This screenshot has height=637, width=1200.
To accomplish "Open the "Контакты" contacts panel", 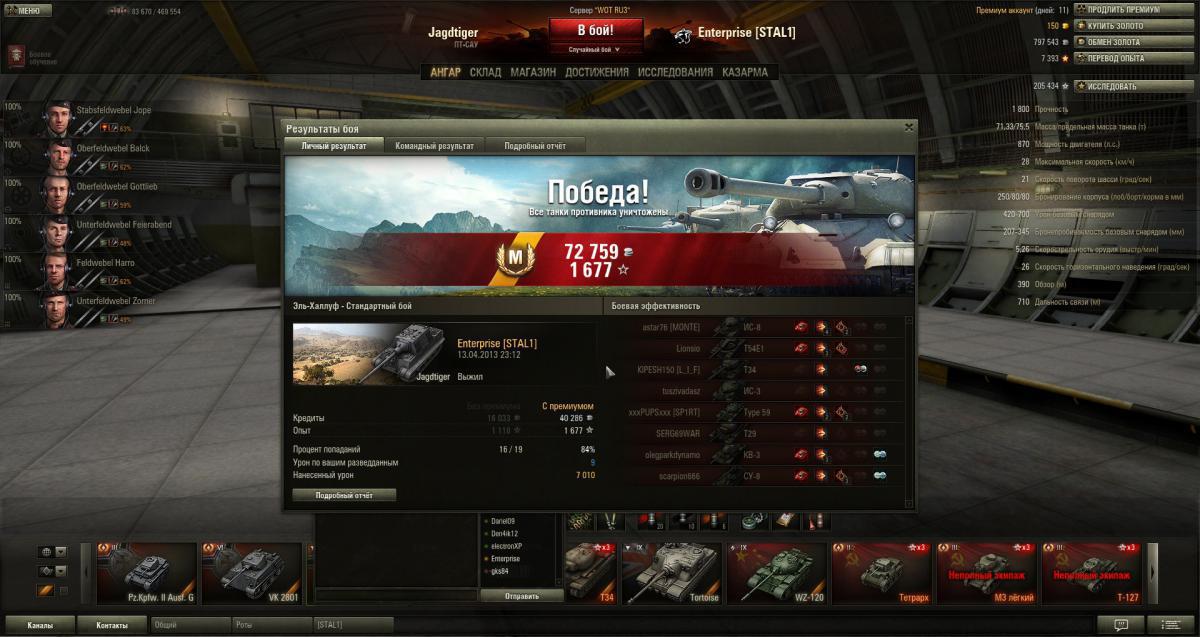I will tap(112, 625).
